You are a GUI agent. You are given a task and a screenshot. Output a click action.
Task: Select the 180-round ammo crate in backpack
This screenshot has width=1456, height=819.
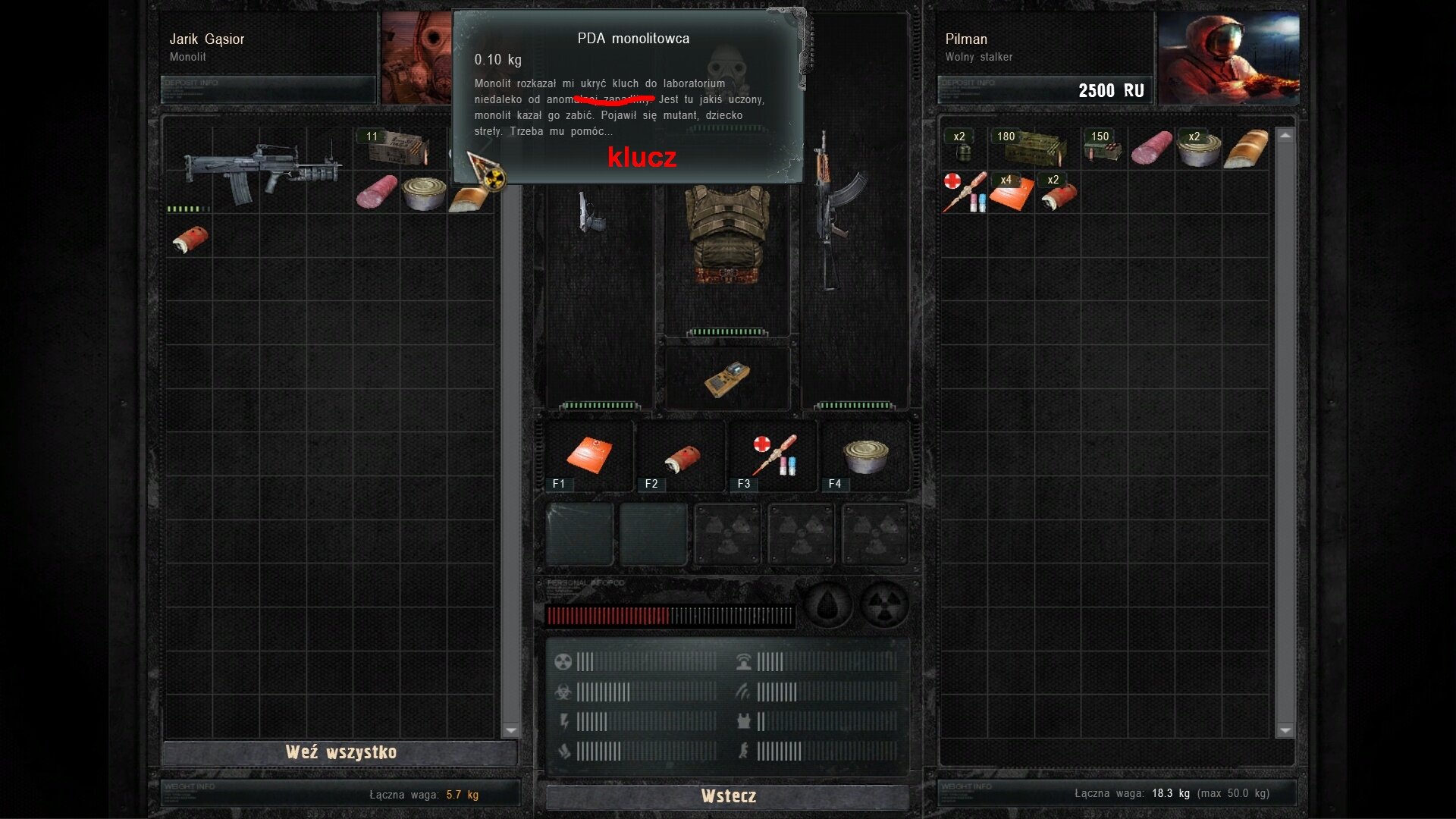(1033, 147)
